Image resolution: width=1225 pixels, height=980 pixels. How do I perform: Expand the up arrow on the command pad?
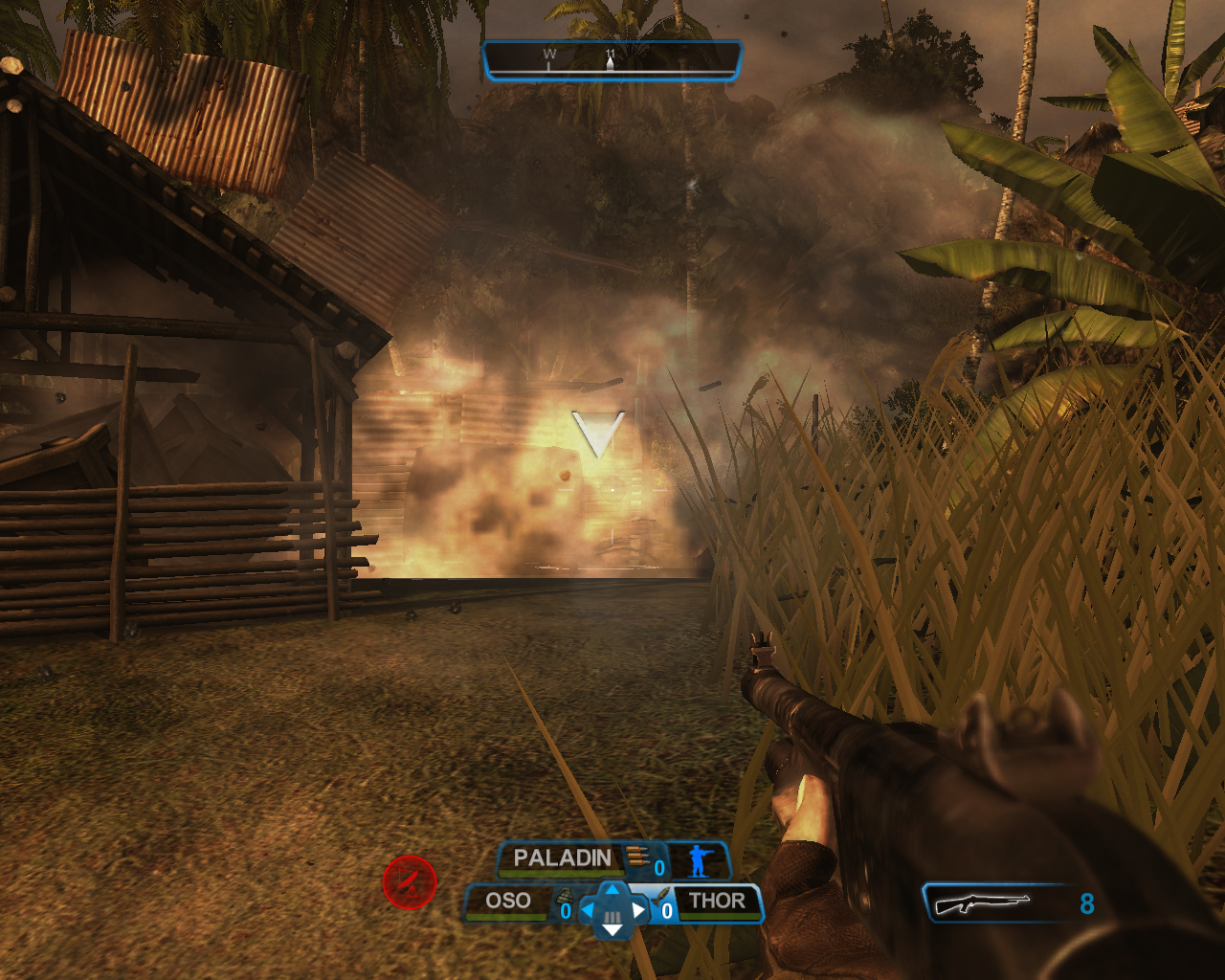pyautogui.click(x=612, y=890)
